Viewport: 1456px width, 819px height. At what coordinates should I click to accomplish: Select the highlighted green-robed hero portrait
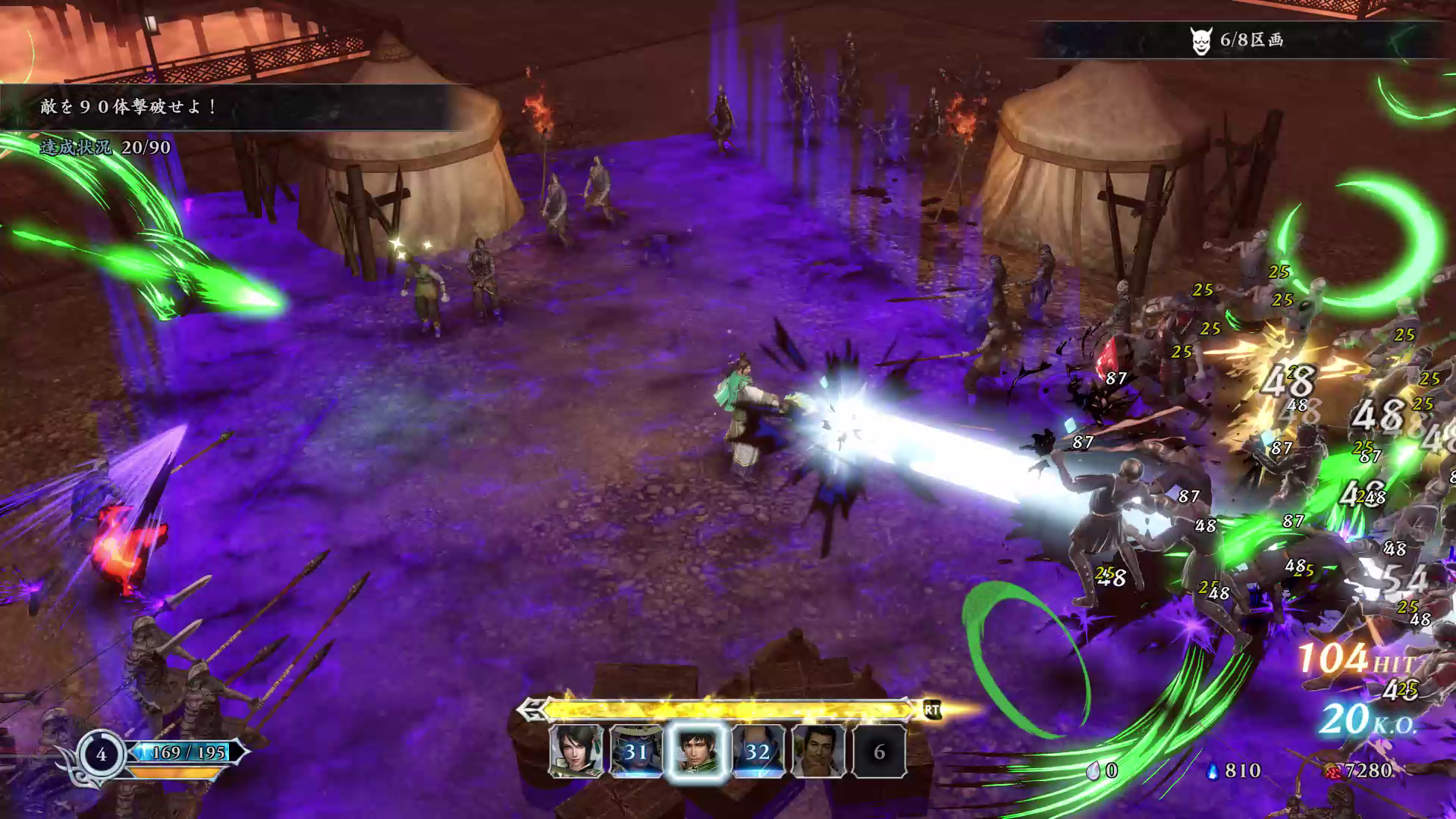697,751
